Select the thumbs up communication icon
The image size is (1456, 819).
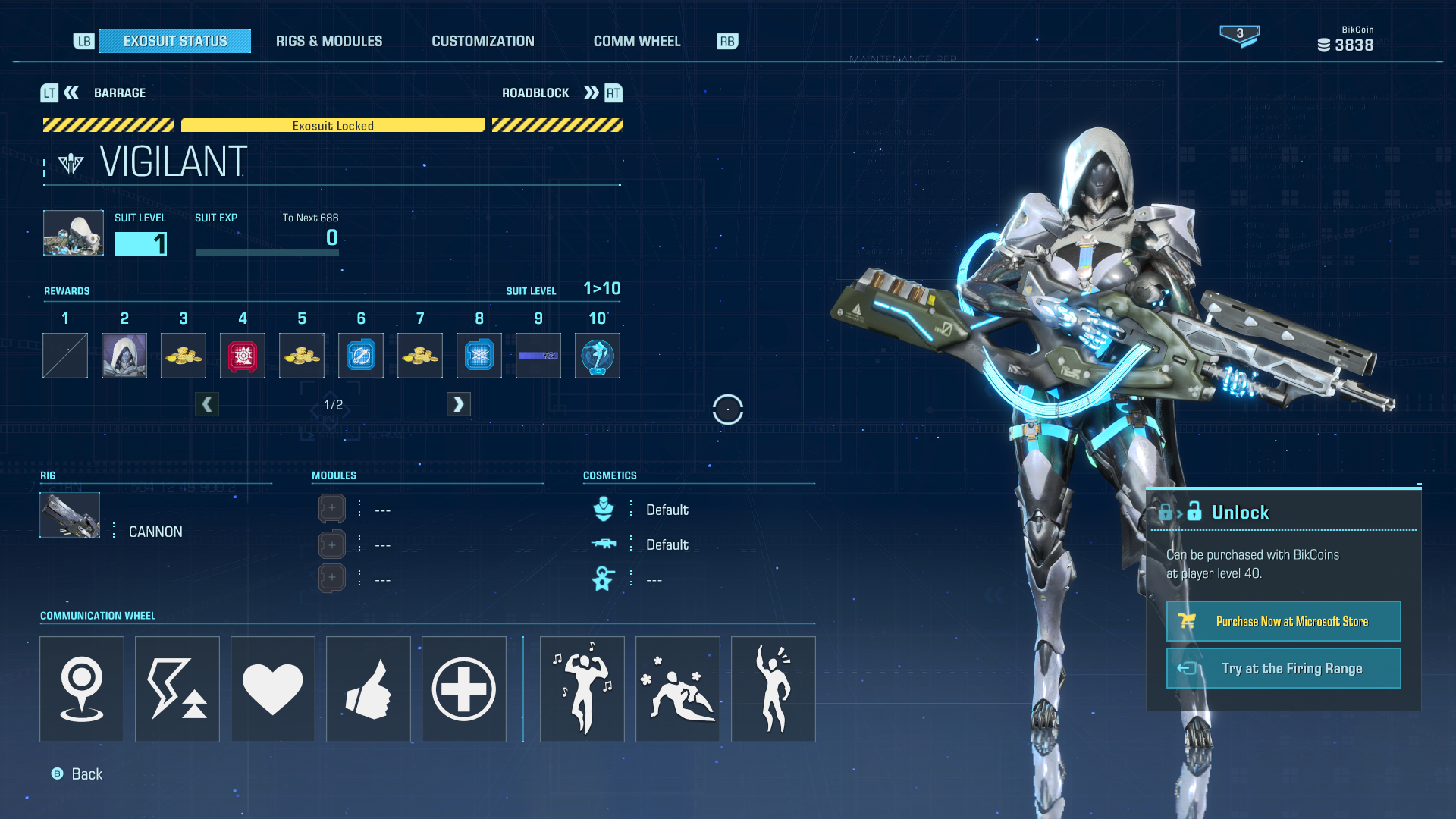(368, 689)
